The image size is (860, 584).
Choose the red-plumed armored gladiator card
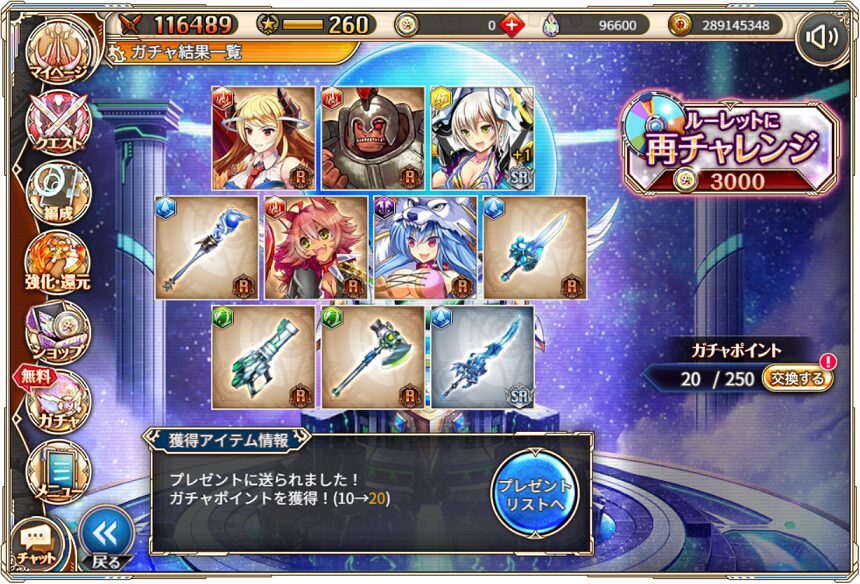point(373,137)
